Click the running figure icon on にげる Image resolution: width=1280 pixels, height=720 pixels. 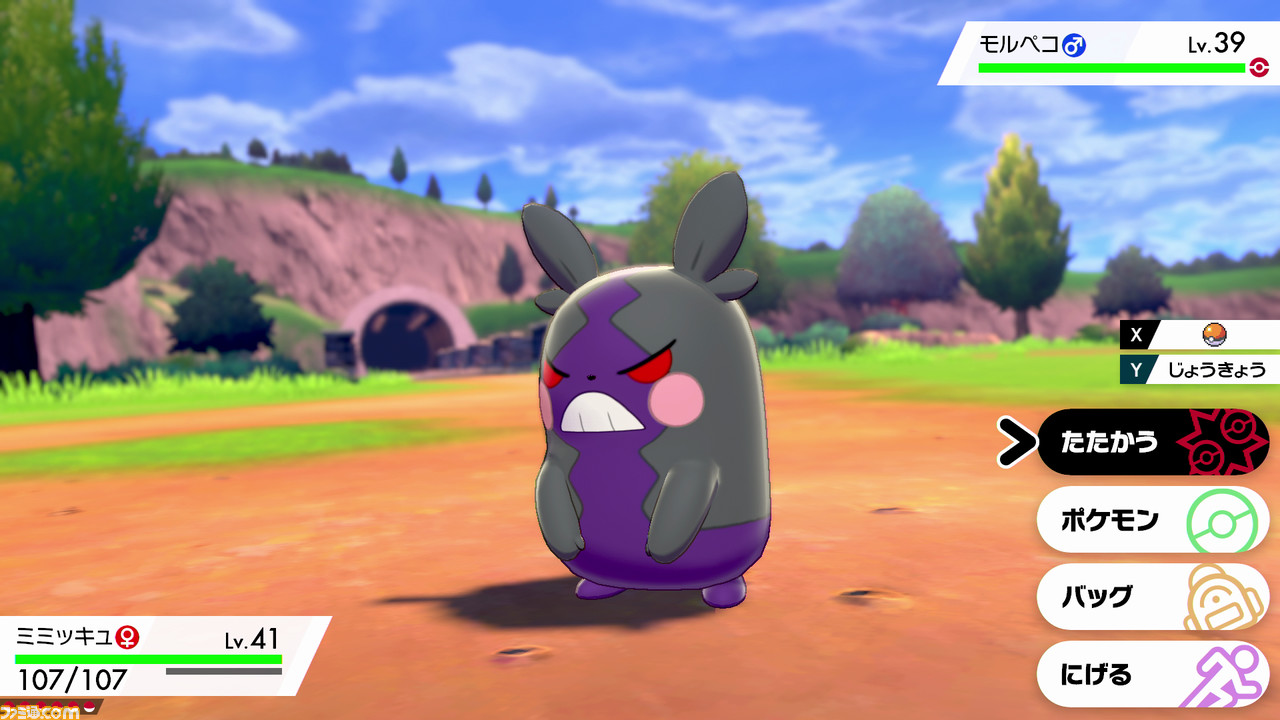[1226, 675]
